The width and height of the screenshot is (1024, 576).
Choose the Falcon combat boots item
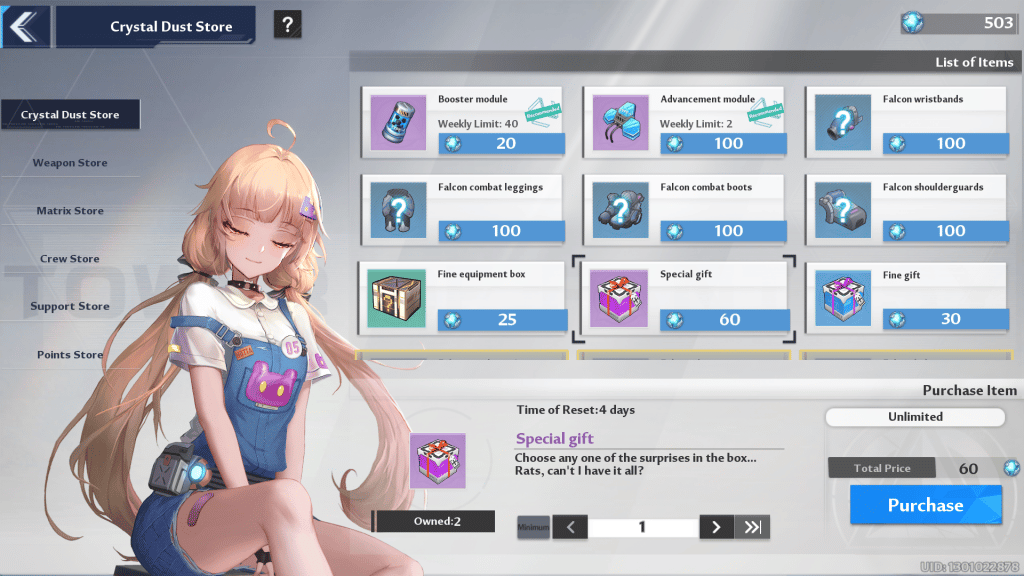point(684,210)
